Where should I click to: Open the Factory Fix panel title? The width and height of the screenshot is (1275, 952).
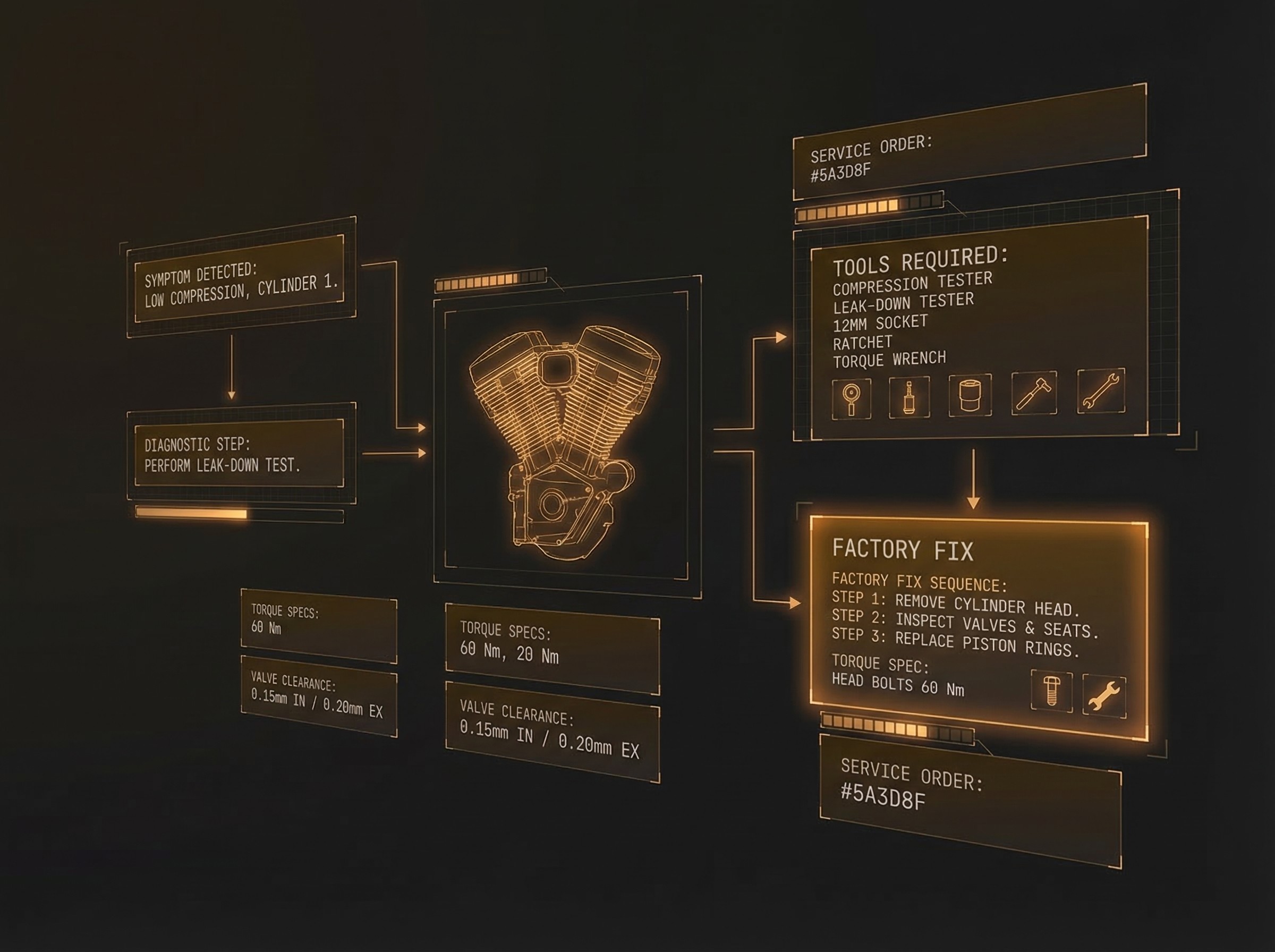point(902,549)
